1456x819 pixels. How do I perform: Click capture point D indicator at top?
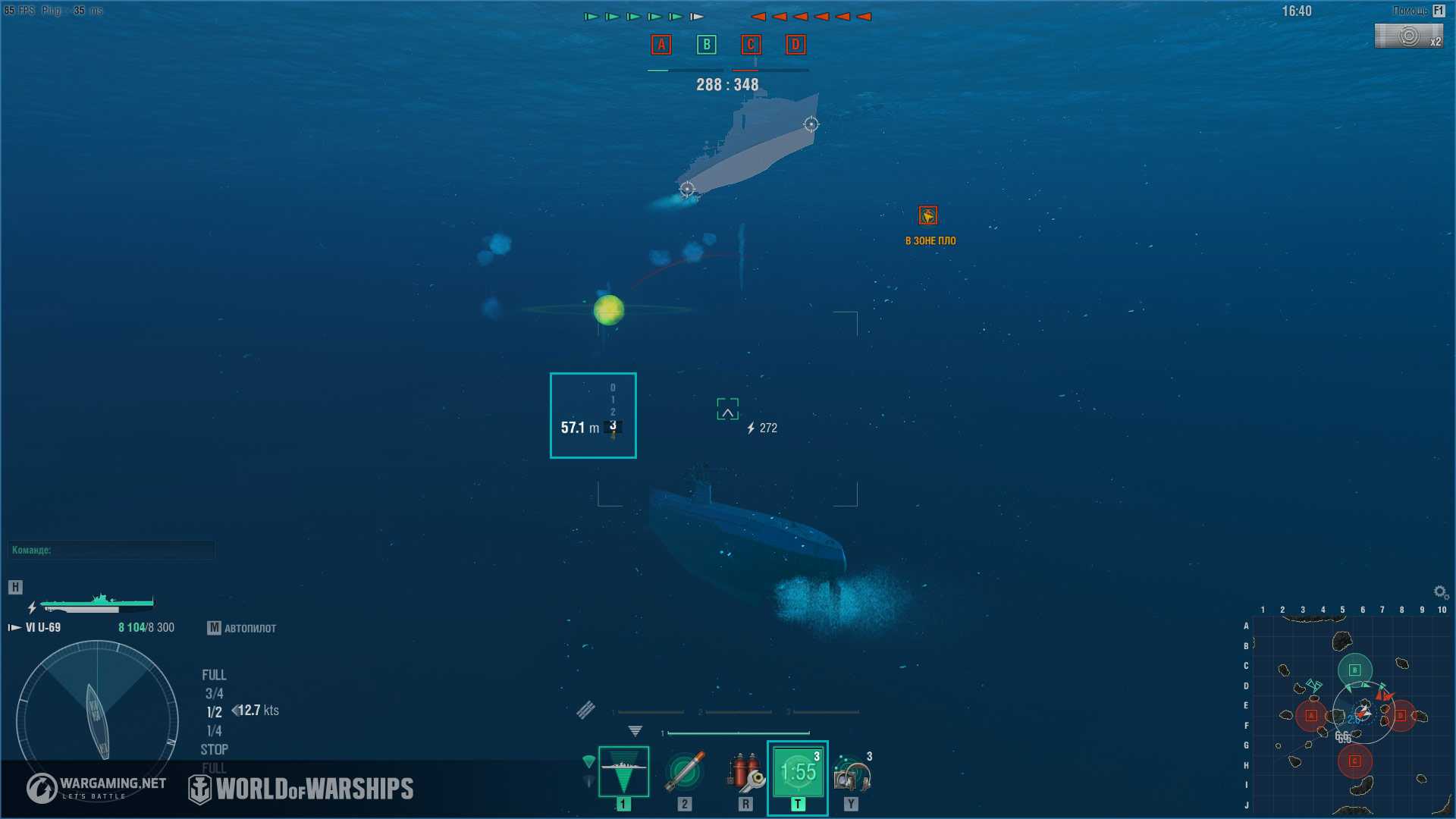(x=795, y=45)
